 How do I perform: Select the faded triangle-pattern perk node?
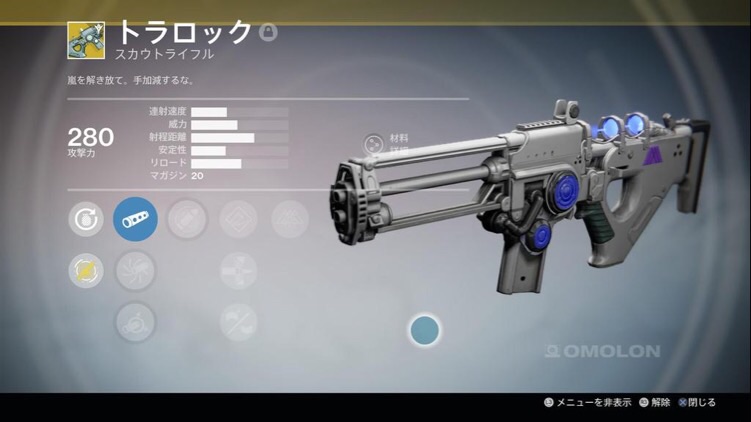click(x=290, y=219)
